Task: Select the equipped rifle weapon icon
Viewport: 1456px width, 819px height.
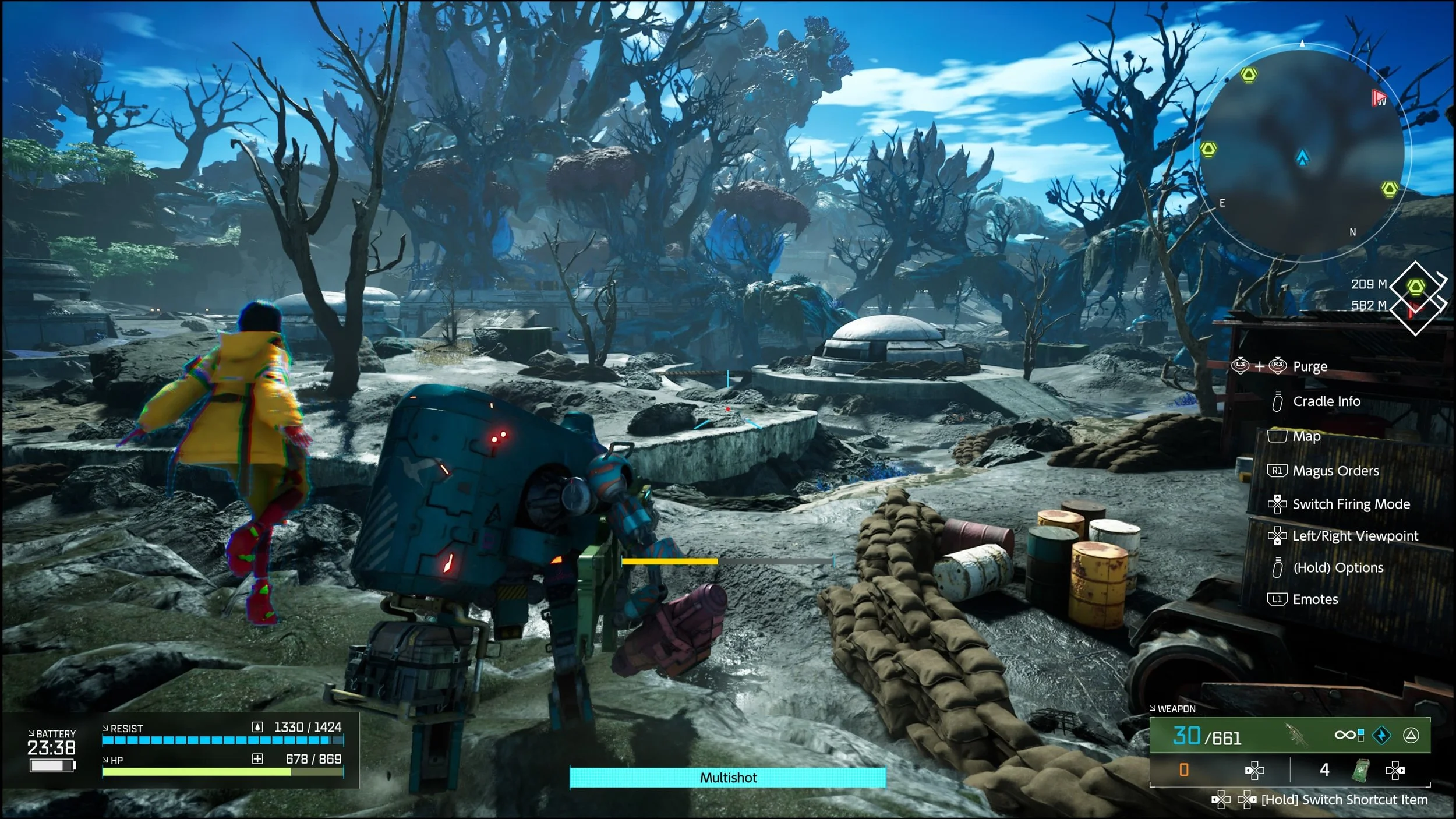Action: [1297, 736]
